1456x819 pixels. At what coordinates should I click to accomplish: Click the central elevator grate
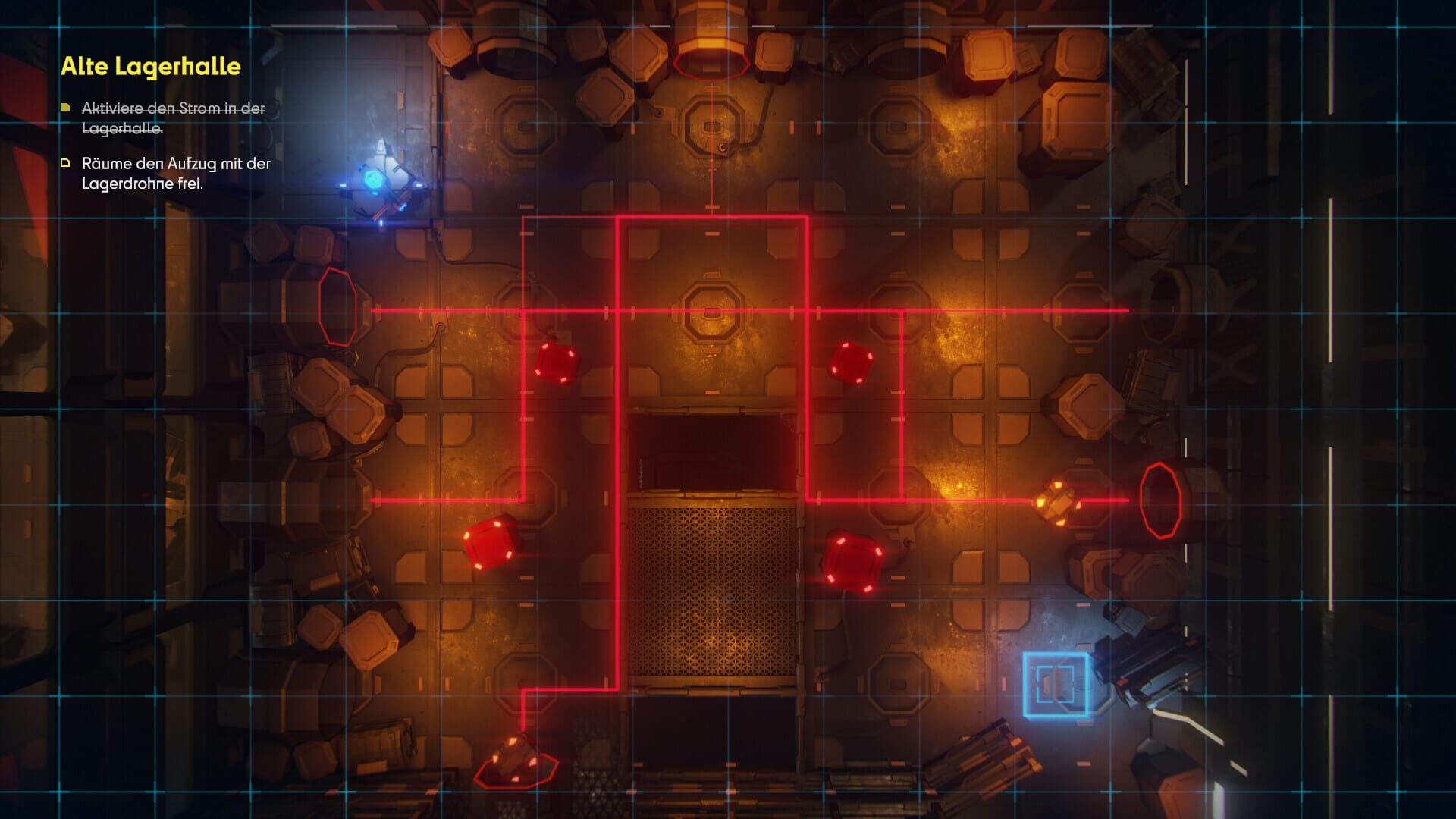pyautogui.click(x=713, y=591)
